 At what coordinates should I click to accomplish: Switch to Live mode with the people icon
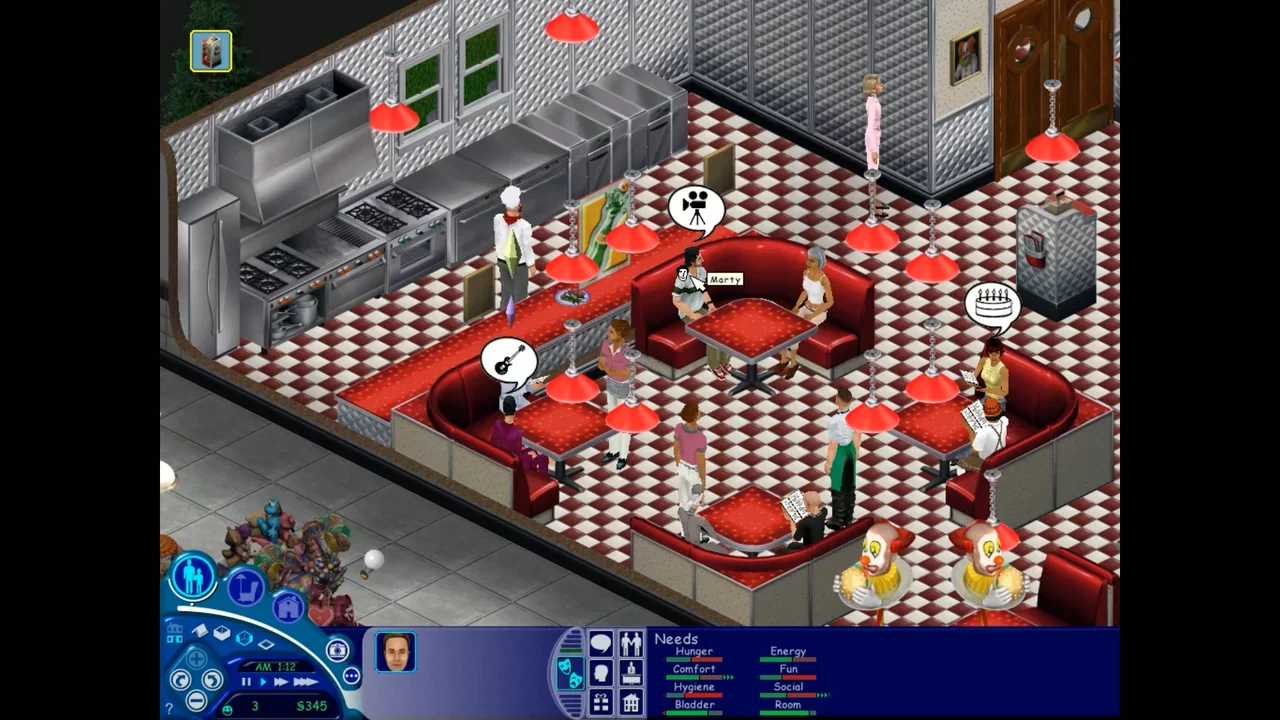pyautogui.click(x=193, y=577)
